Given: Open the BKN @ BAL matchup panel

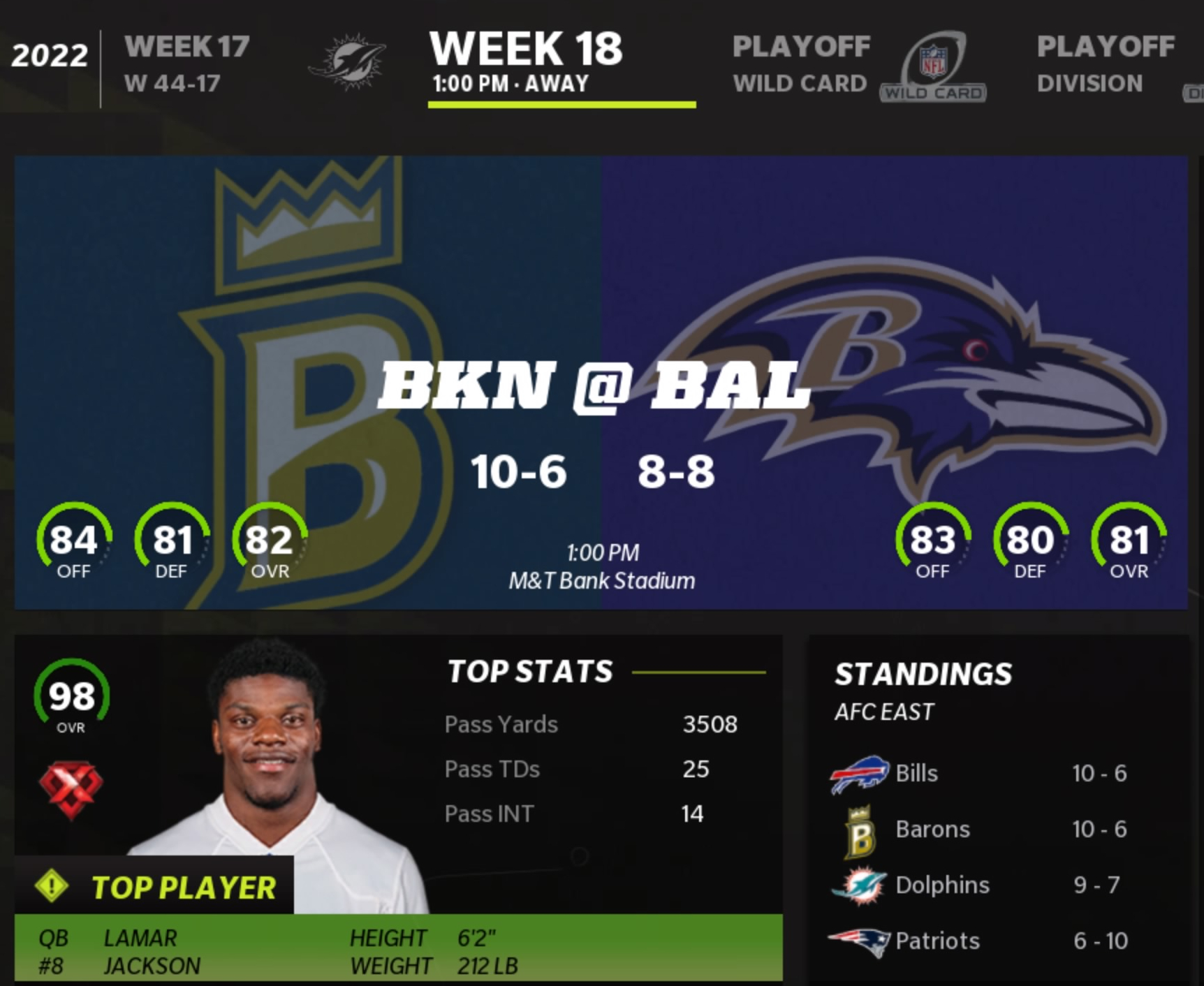Looking at the screenshot, I should [x=601, y=383].
